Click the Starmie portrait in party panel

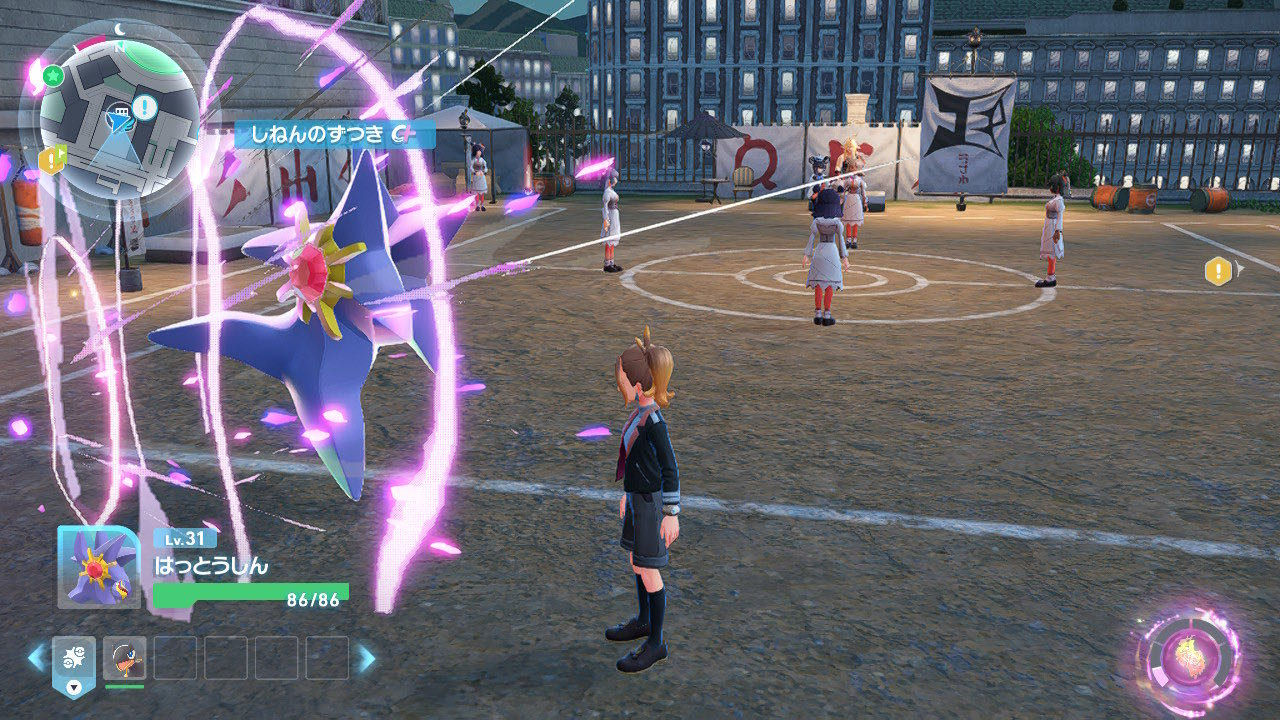coord(98,567)
